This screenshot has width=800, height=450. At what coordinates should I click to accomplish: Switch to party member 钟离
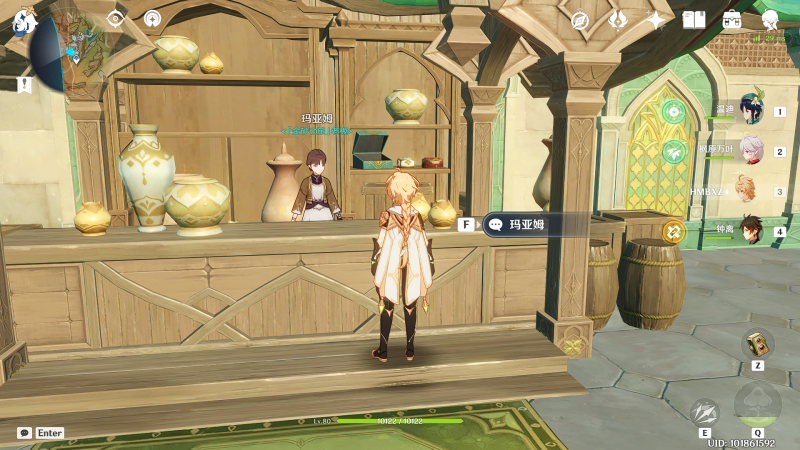coord(750,230)
